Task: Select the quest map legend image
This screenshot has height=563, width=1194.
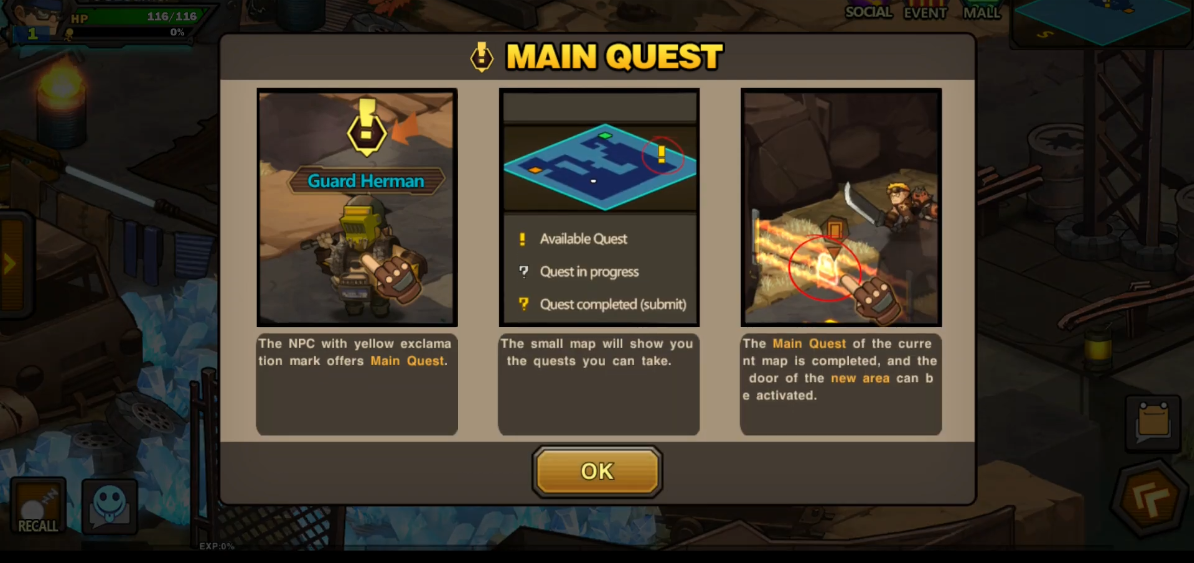Action: (x=599, y=207)
